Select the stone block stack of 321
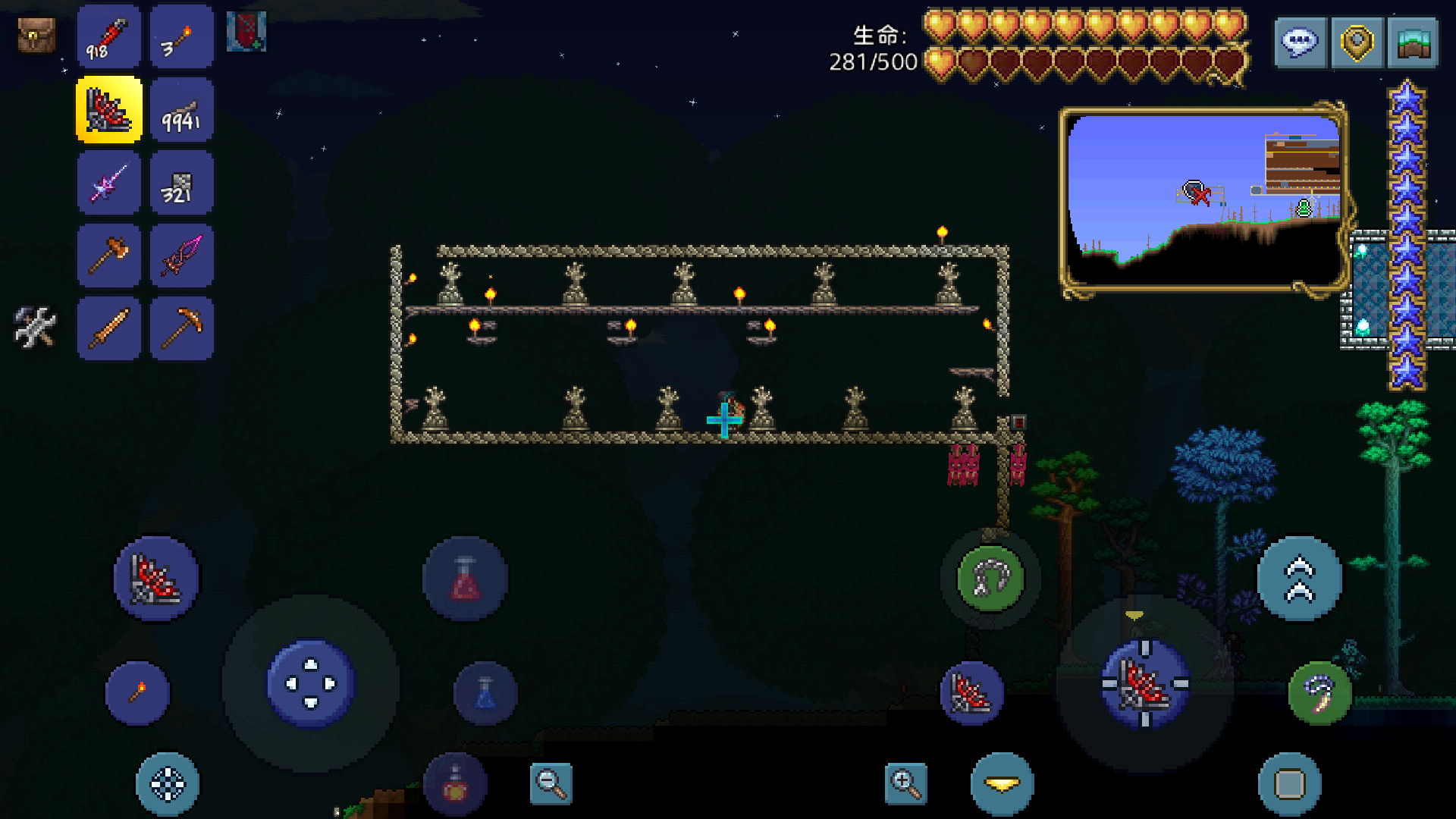This screenshot has height=819, width=1456. (x=181, y=183)
